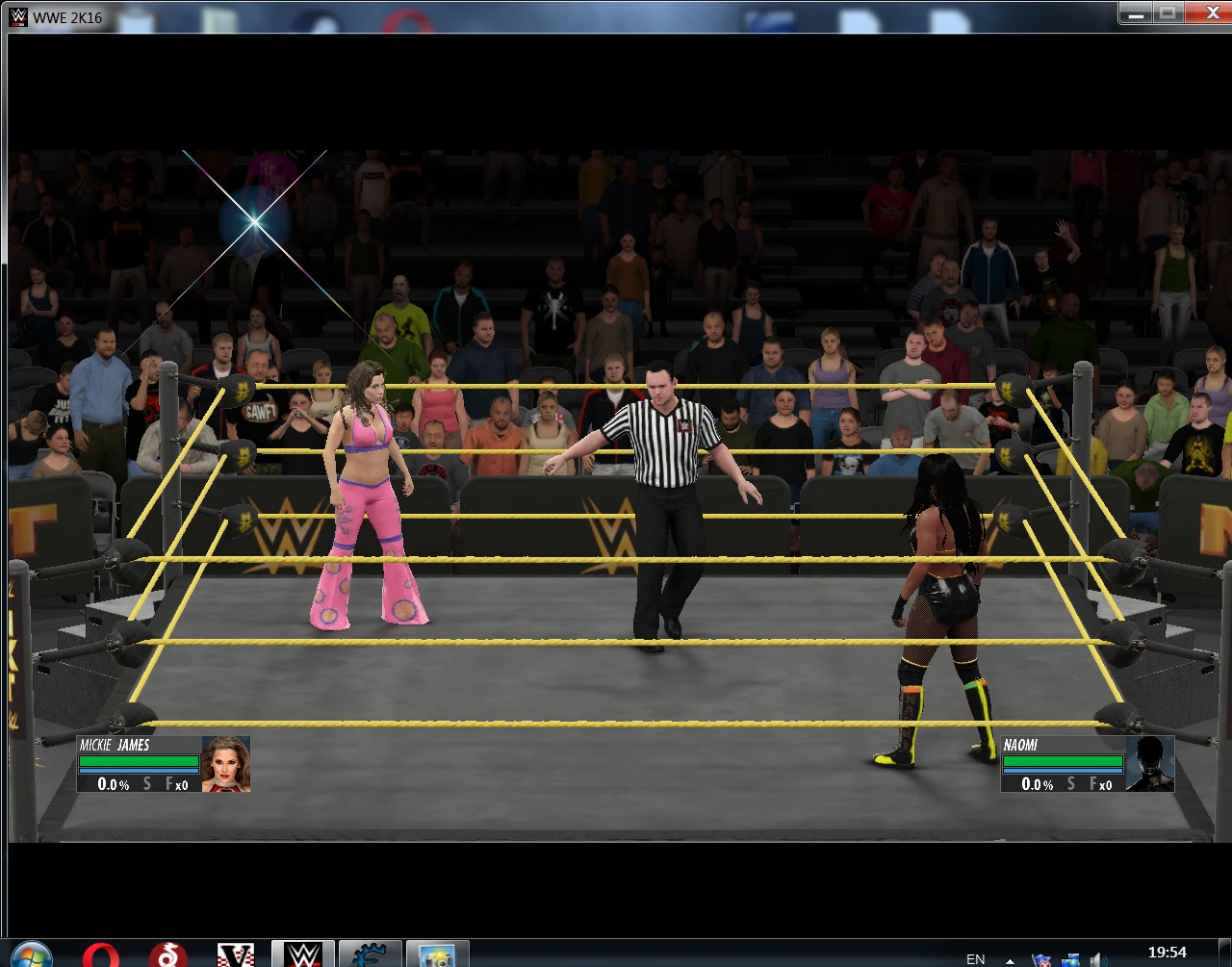Open the EN language input selector
This screenshot has width=1232, height=967.
974,959
